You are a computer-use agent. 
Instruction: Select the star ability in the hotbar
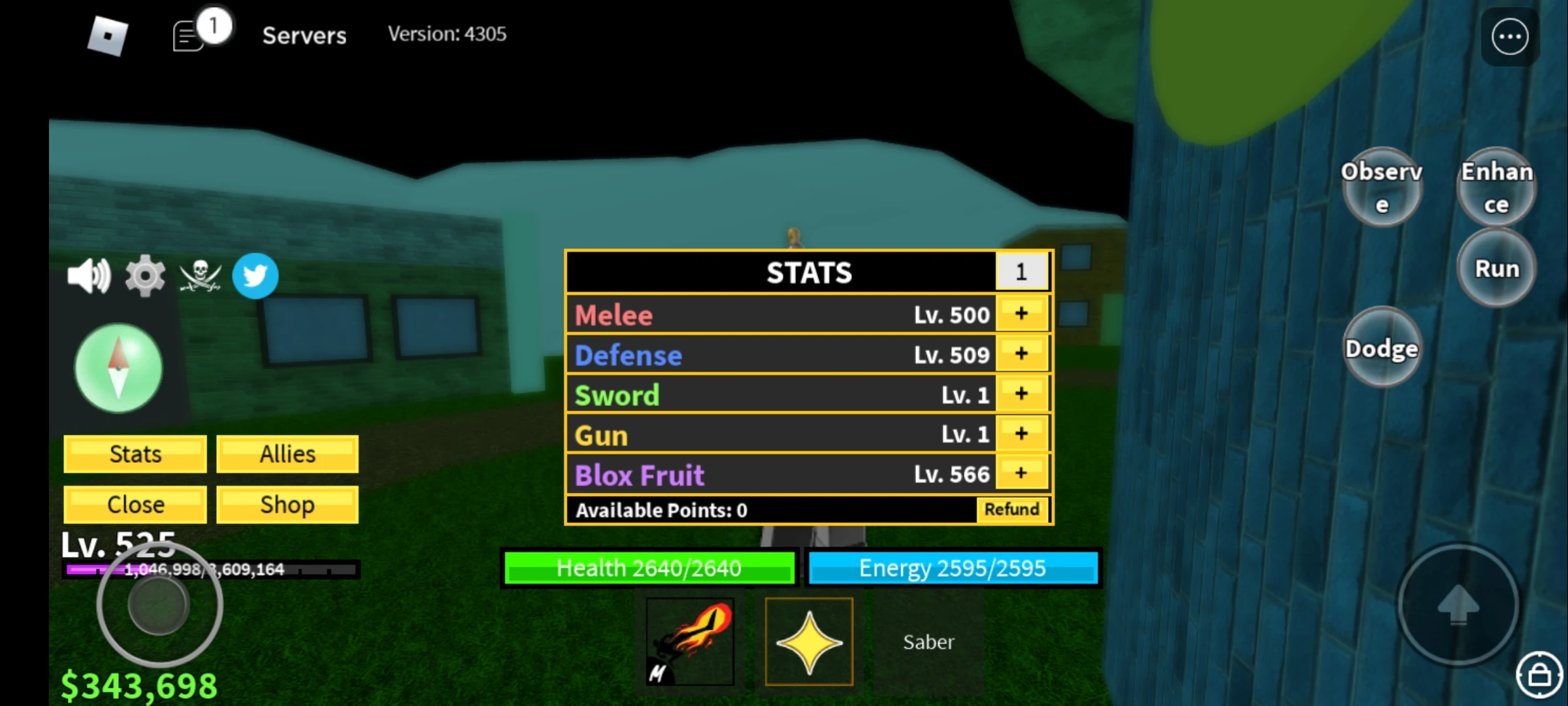coord(809,641)
